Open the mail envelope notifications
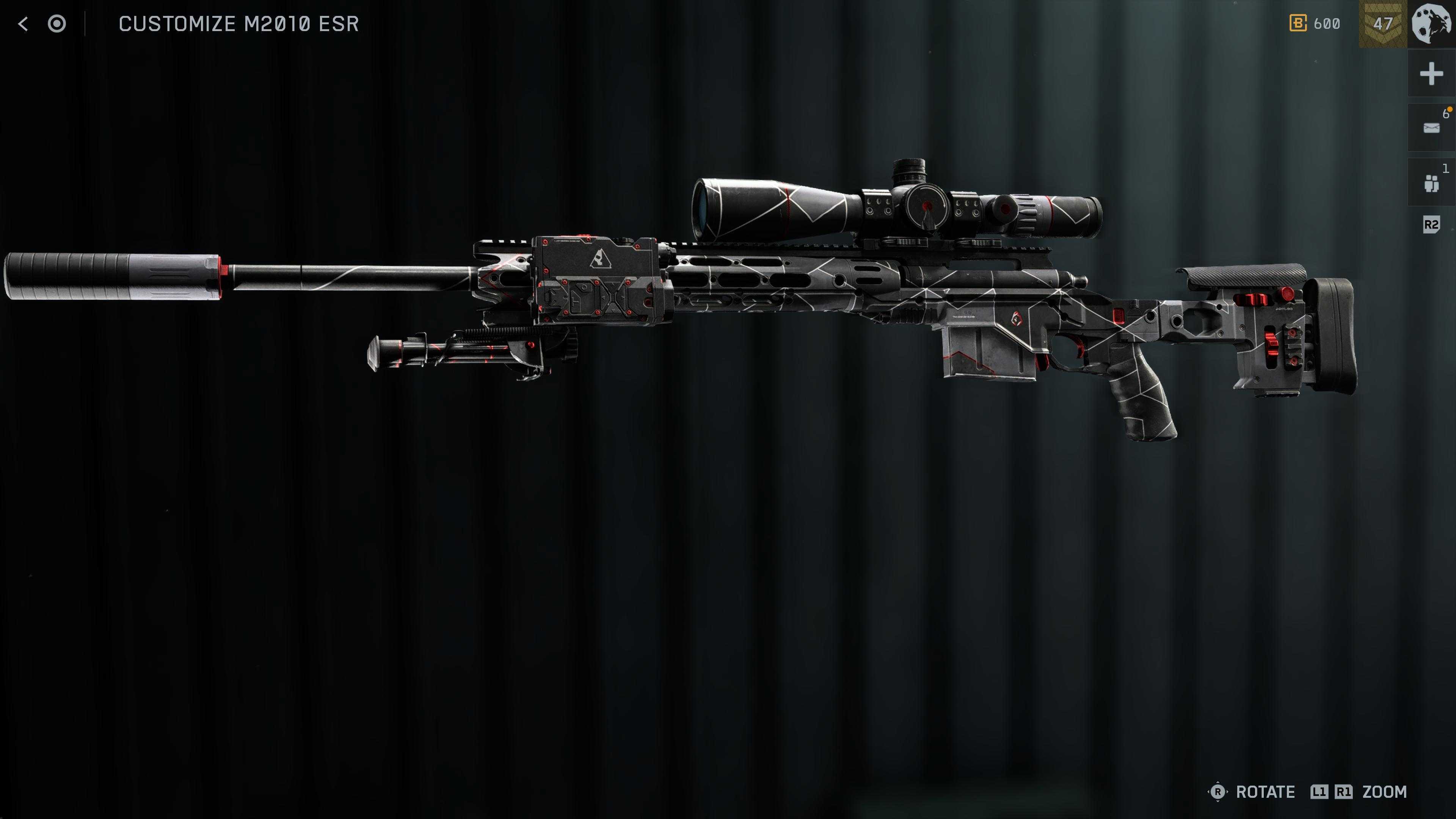This screenshot has height=819, width=1456. click(x=1431, y=128)
